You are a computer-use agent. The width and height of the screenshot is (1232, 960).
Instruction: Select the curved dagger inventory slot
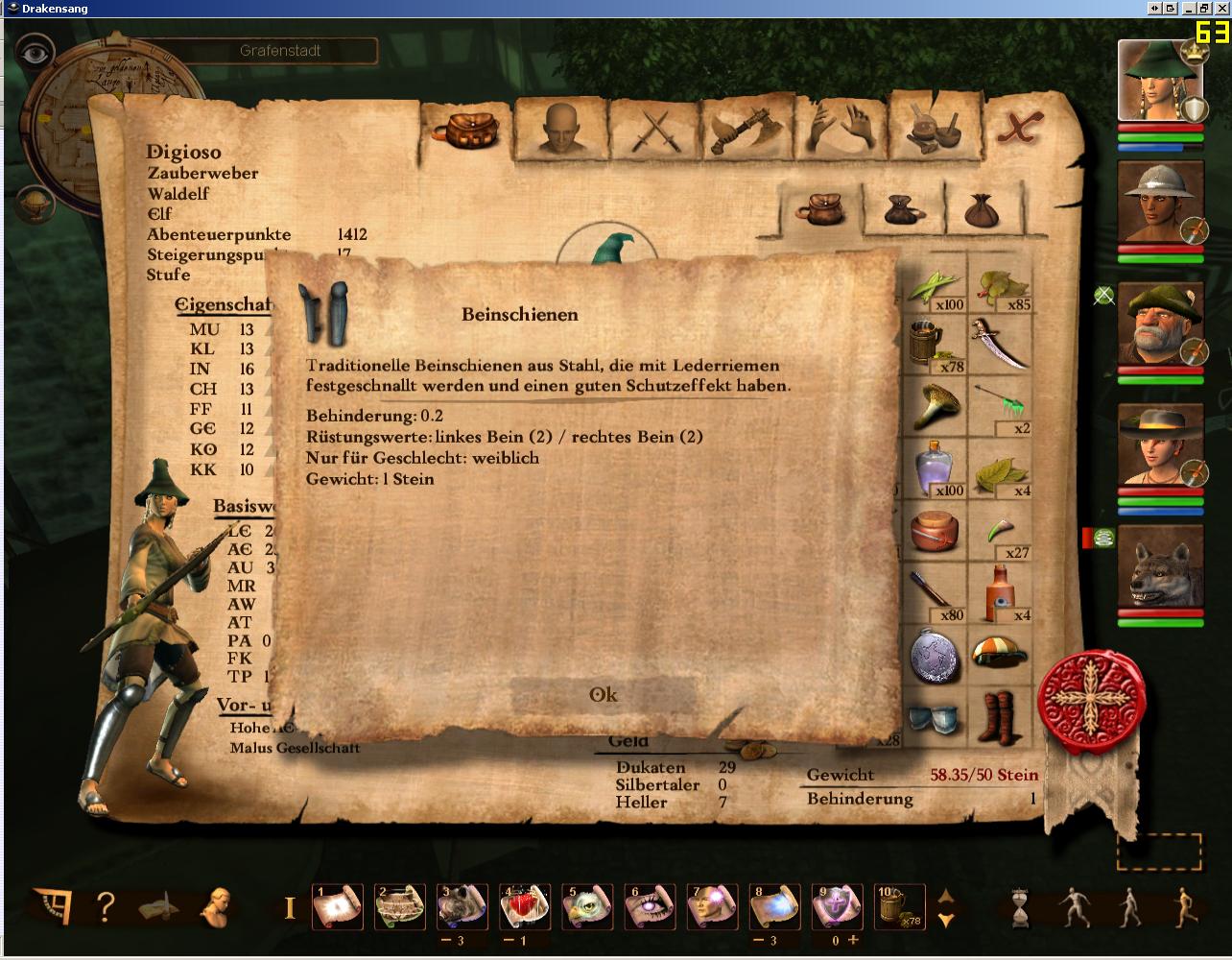pos(1000,344)
